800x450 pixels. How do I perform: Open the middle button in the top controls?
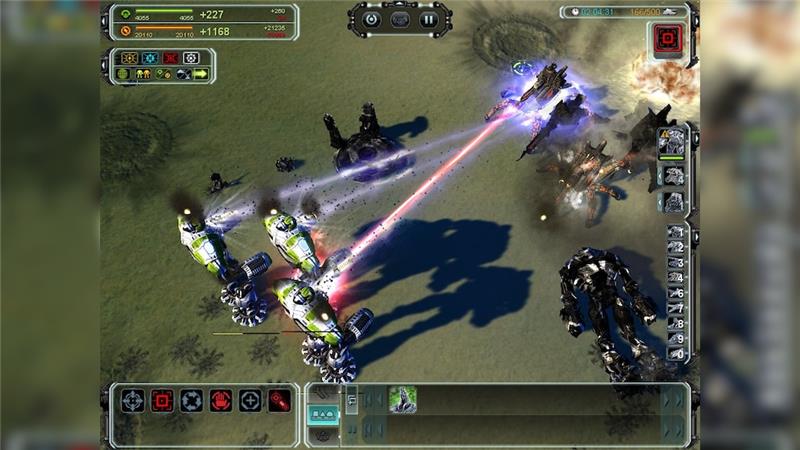pyautogui.click(x=400, y=18)
